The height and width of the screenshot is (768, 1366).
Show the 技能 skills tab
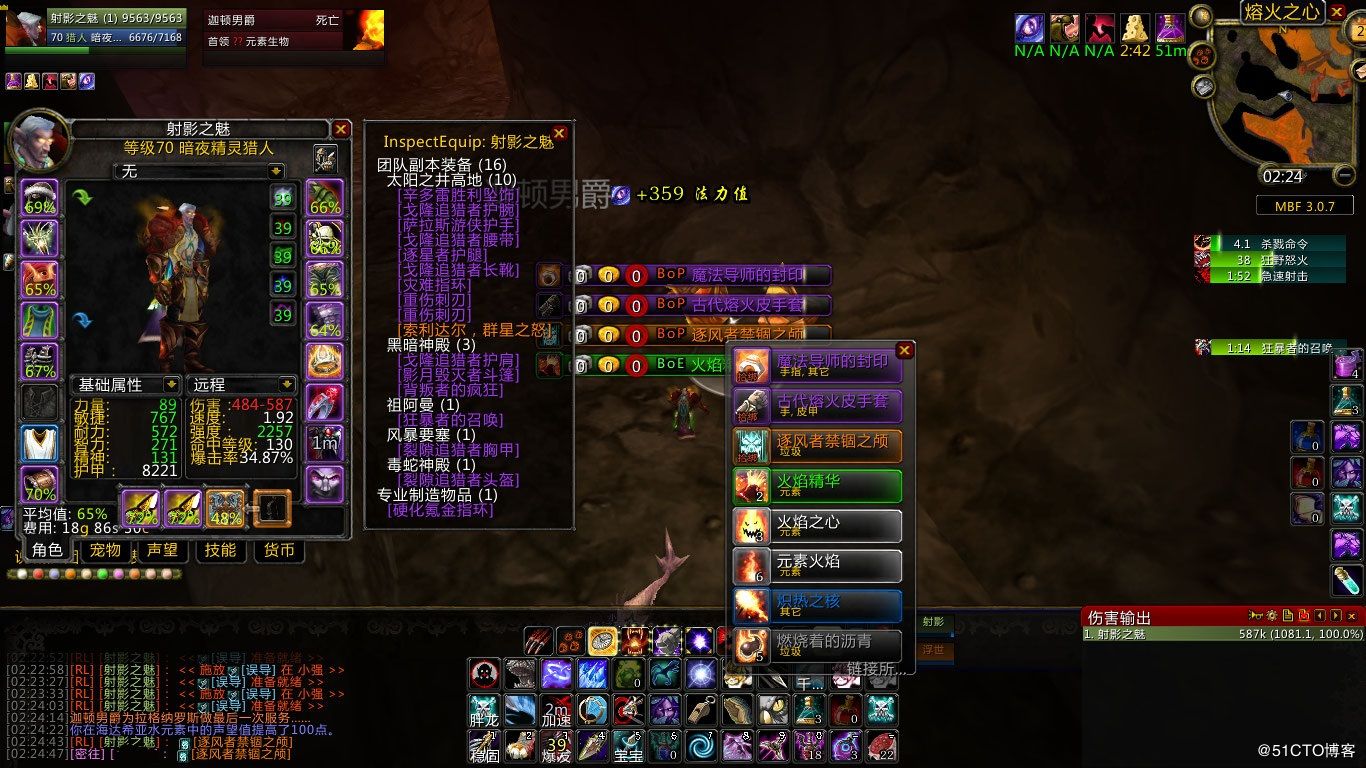point(220,550)
